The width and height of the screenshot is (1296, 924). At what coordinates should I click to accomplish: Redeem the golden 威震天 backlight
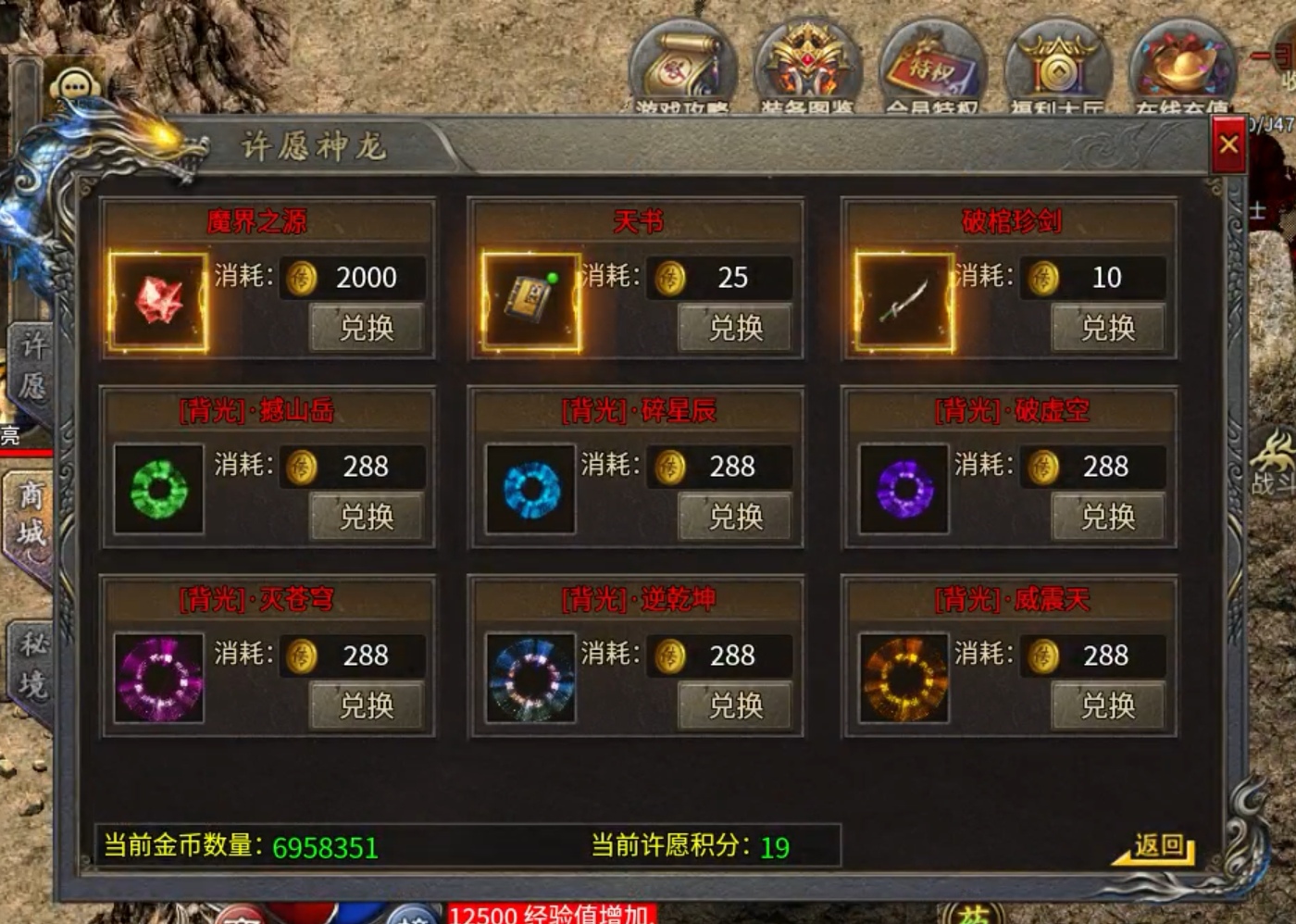(x=1107, y=705)
